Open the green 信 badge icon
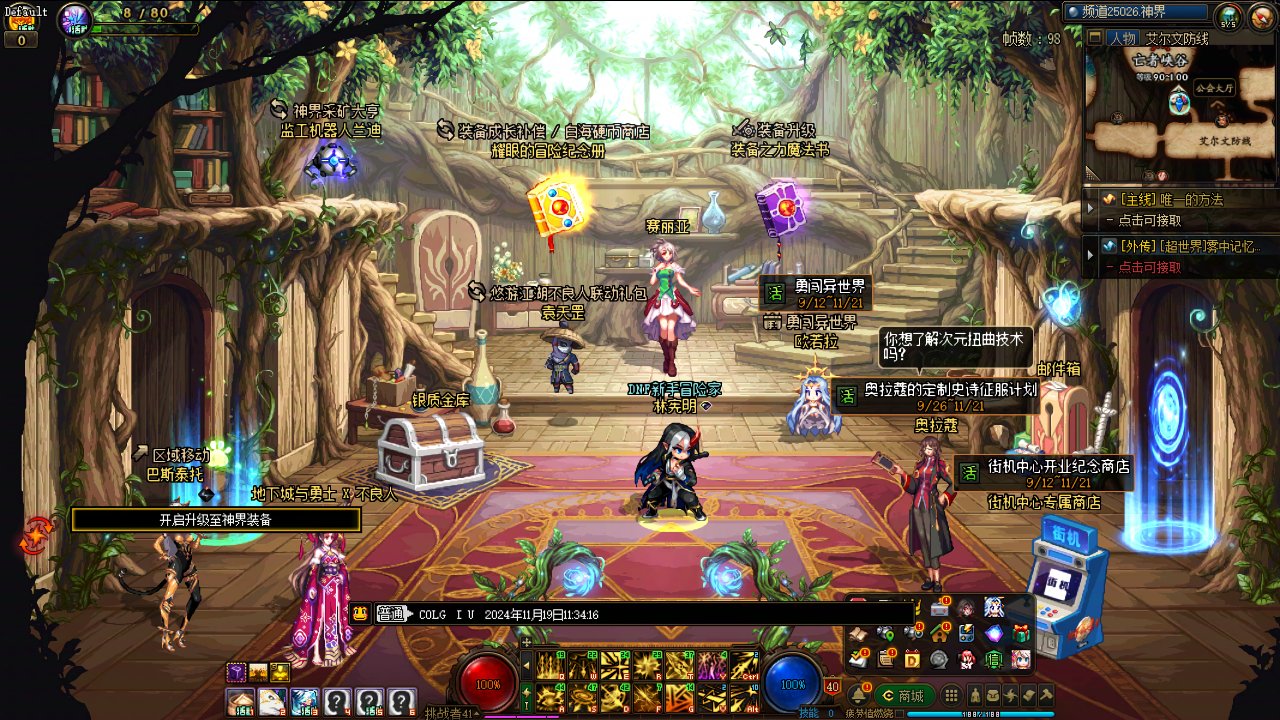Screen dimensions: 1280x720 (994, 659)
